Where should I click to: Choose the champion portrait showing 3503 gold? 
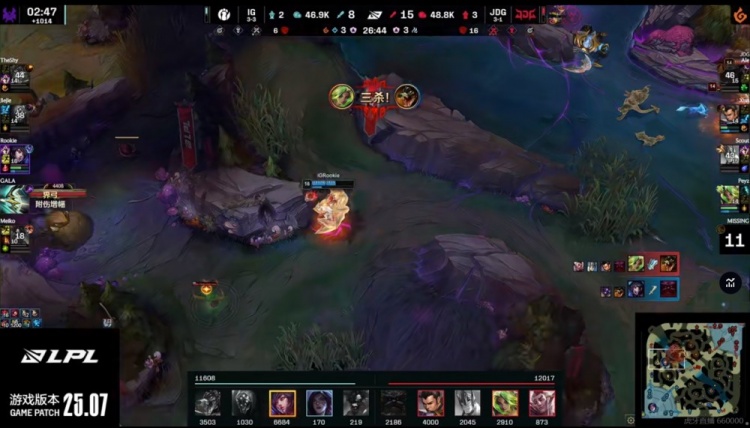coord(208,403)
